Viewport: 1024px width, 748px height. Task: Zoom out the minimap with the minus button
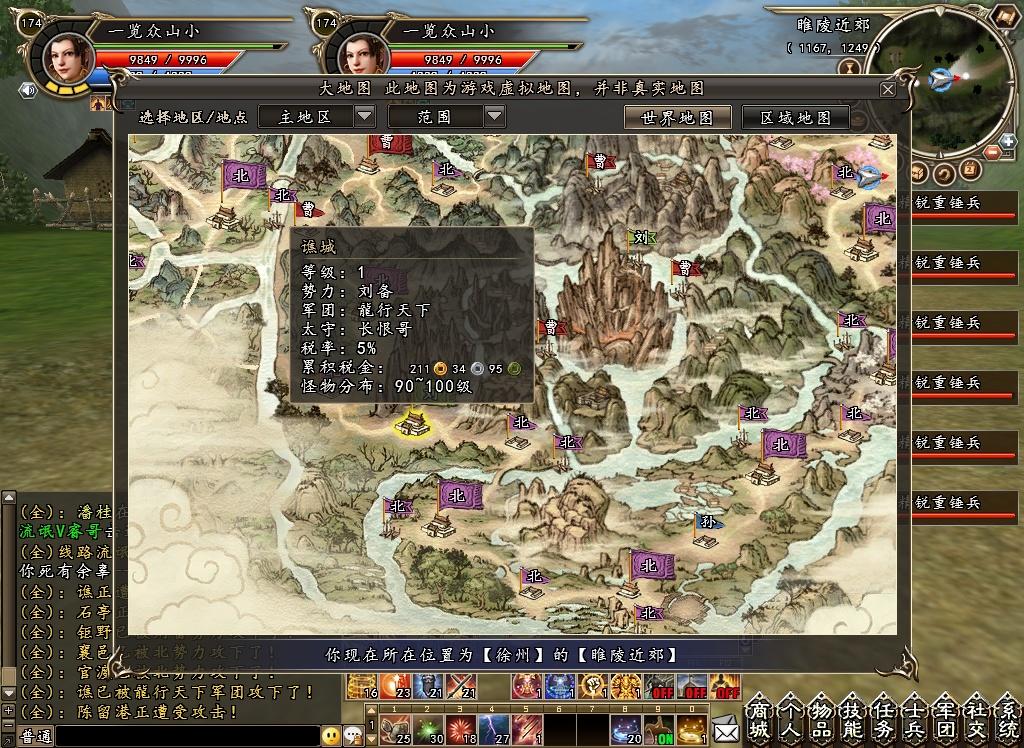(992, 153)
